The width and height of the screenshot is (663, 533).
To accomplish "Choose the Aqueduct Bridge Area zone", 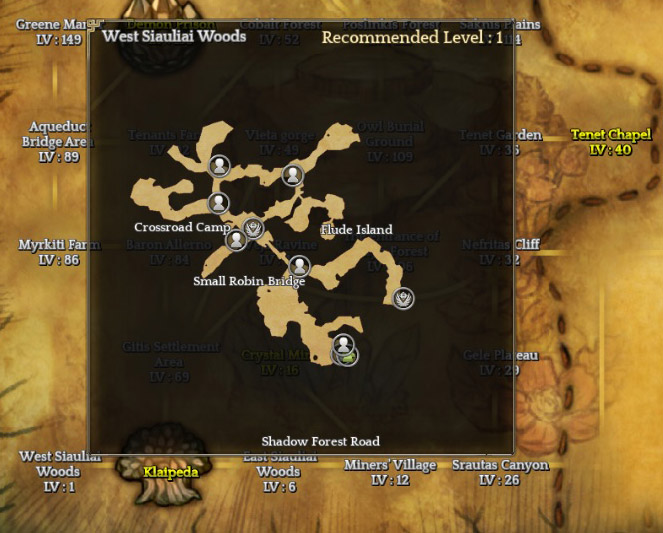I will coord(59,142).
